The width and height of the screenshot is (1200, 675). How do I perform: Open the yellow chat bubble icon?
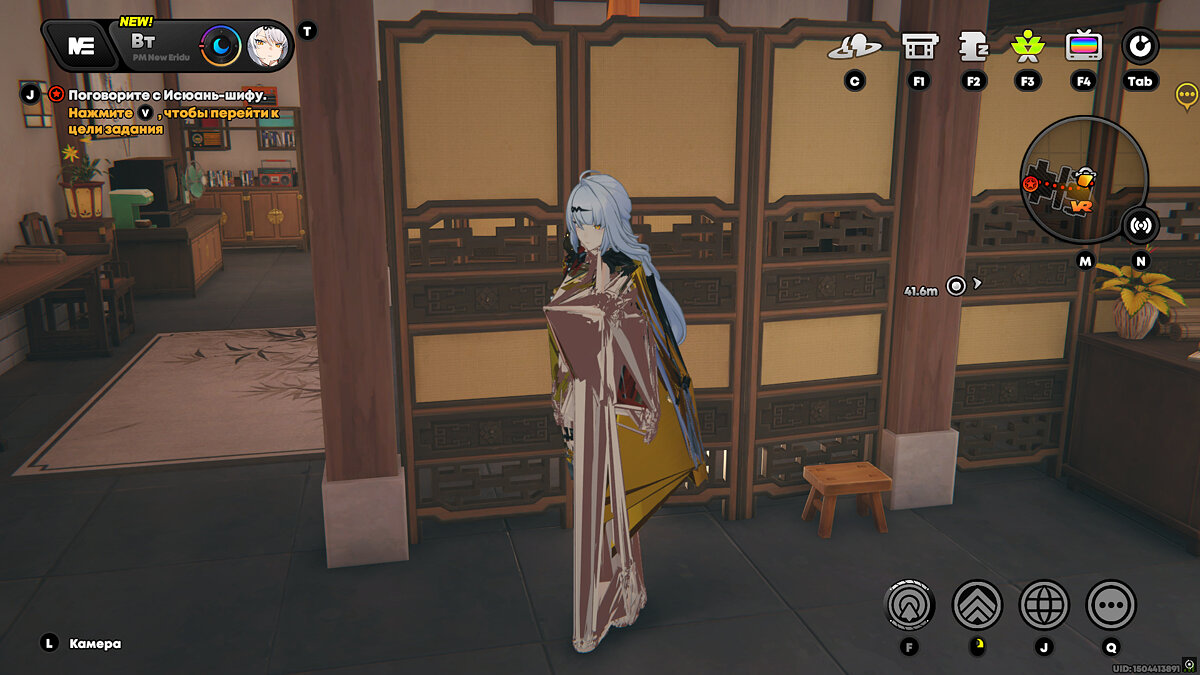(x=1186, y=95)
